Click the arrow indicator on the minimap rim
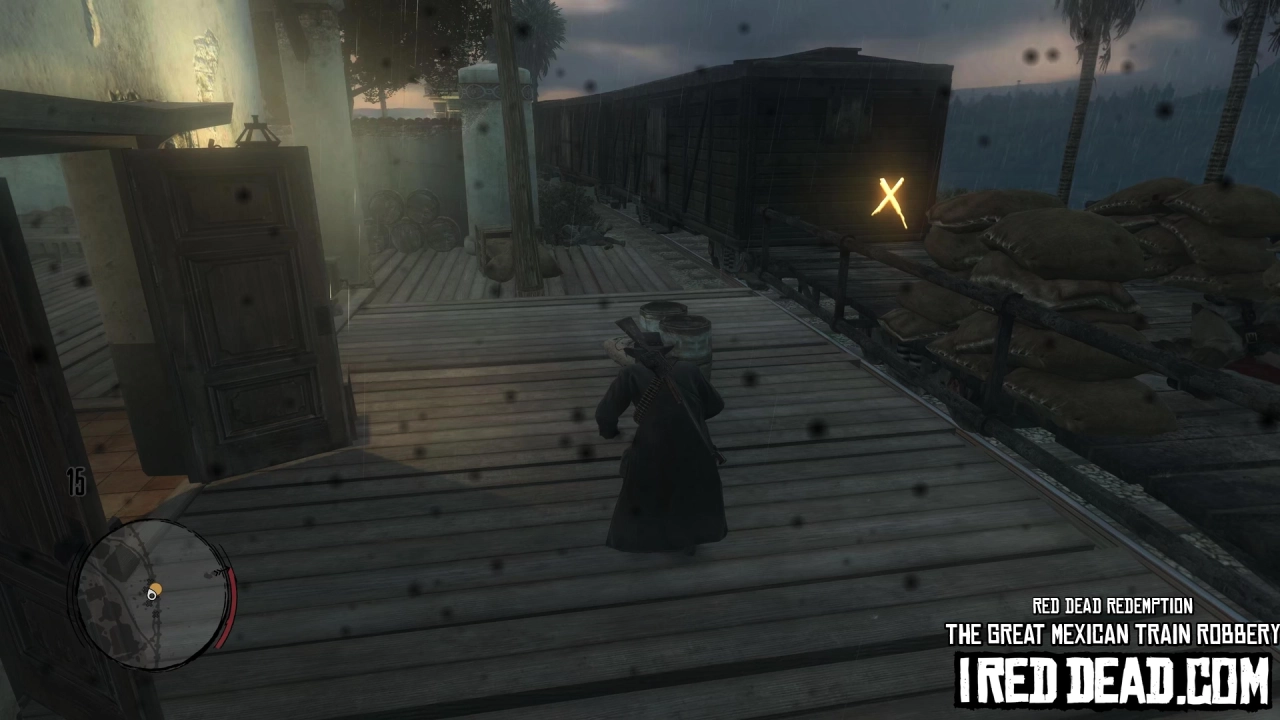The height and width of the screenshot is (720, 1280). pos(219,571)
